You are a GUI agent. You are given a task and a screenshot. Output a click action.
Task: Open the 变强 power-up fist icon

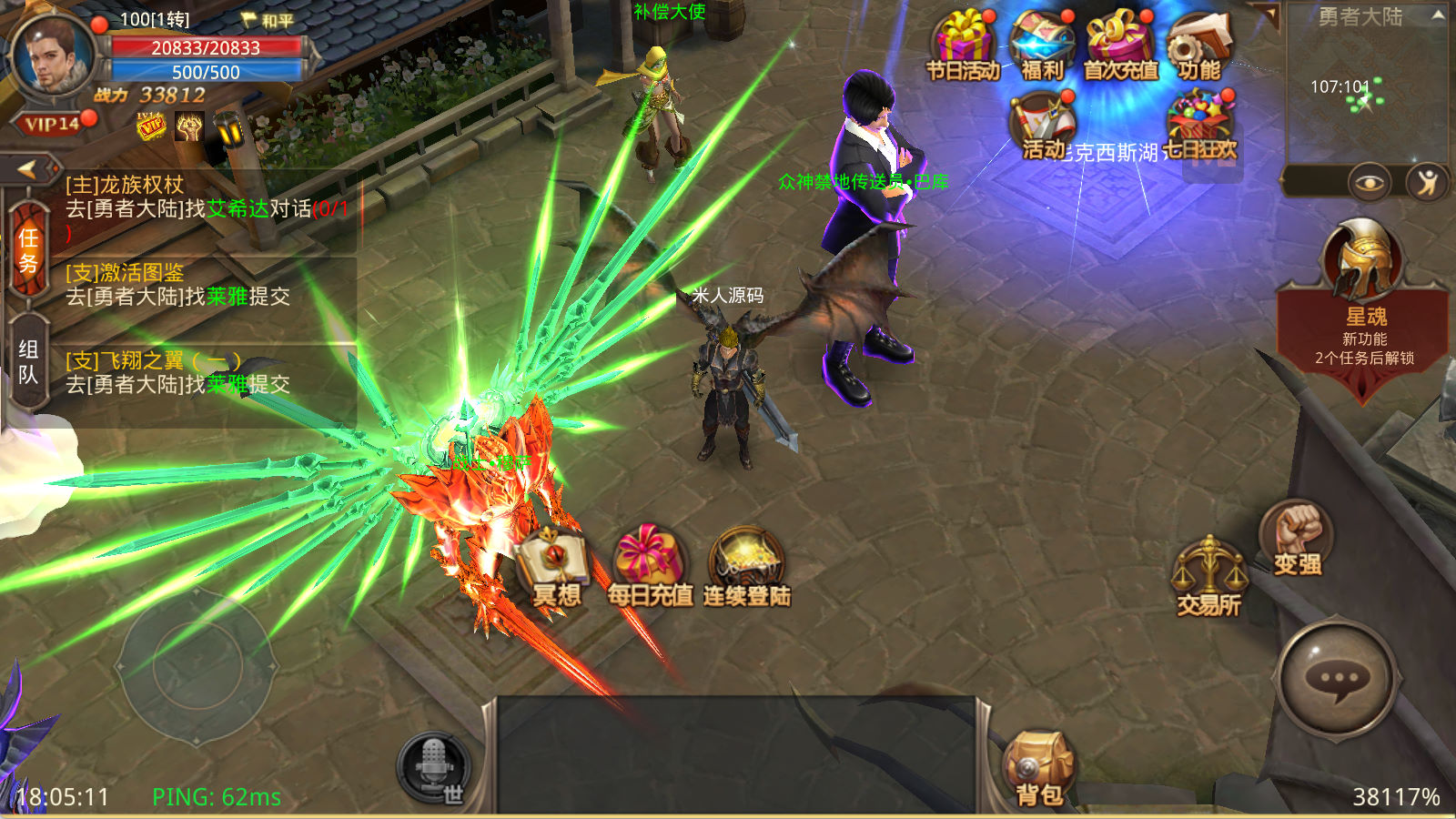pos(1297,537)
